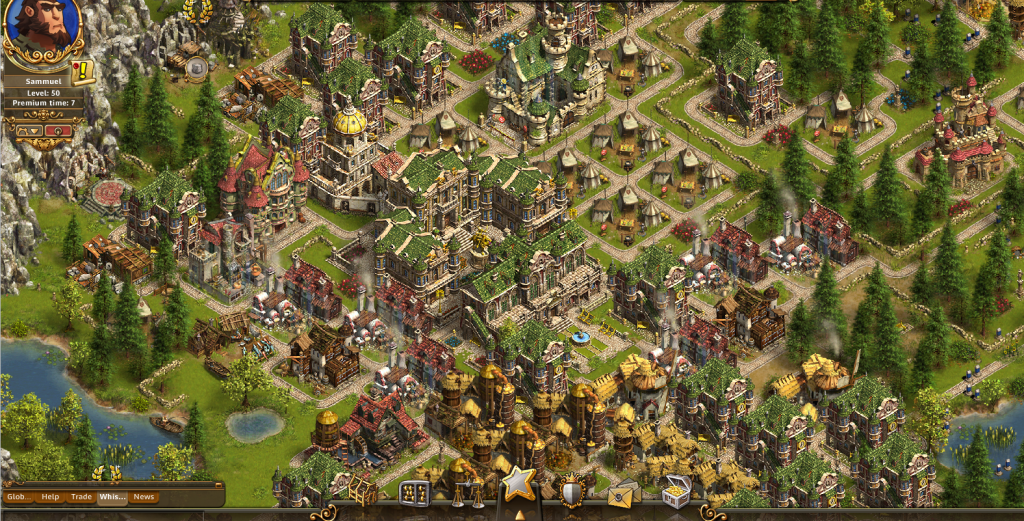Check the mail envelope icon
The image size is (1024, 521).
coord(623,492)
